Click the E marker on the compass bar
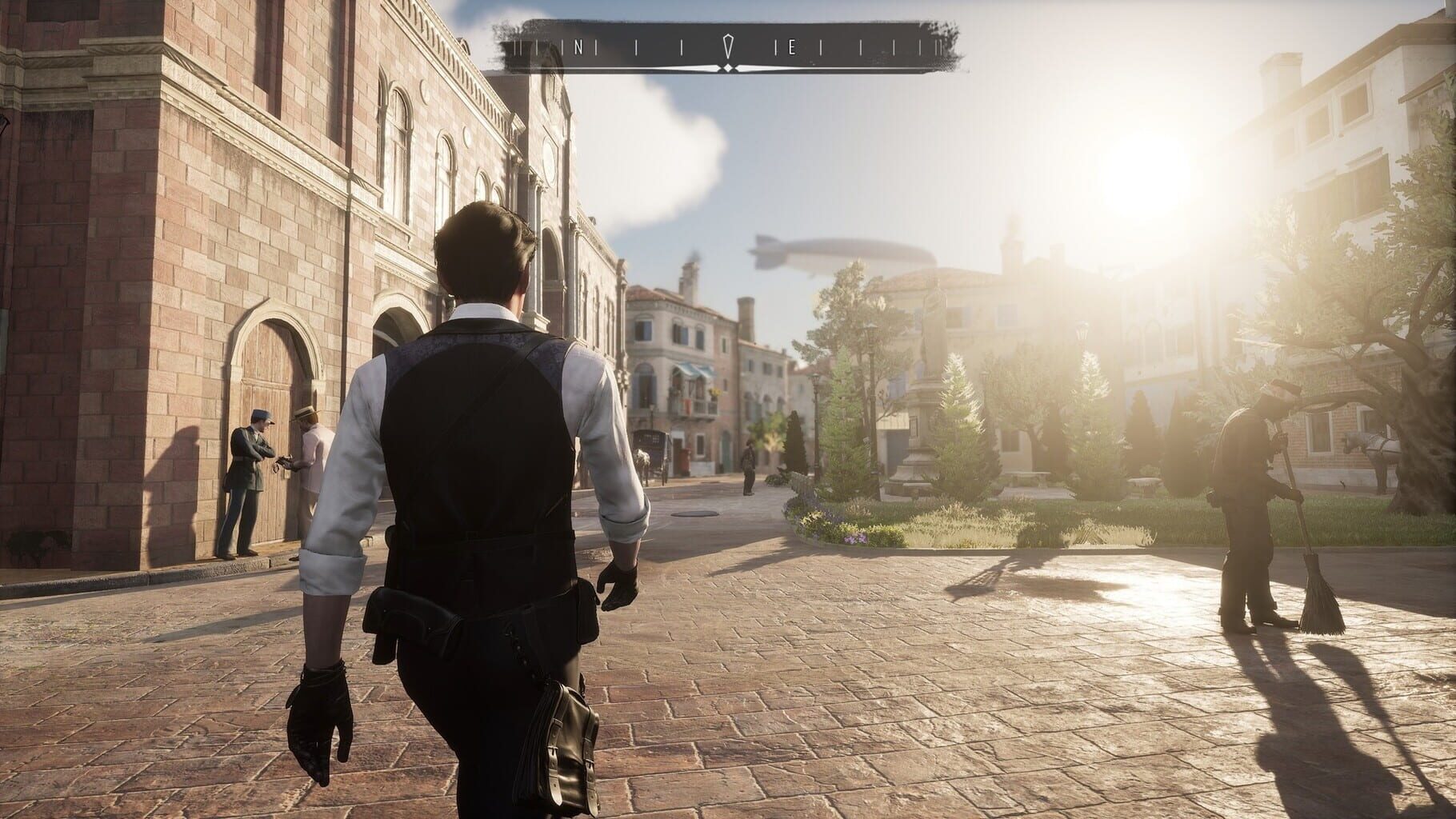 (x=792, y=46)
